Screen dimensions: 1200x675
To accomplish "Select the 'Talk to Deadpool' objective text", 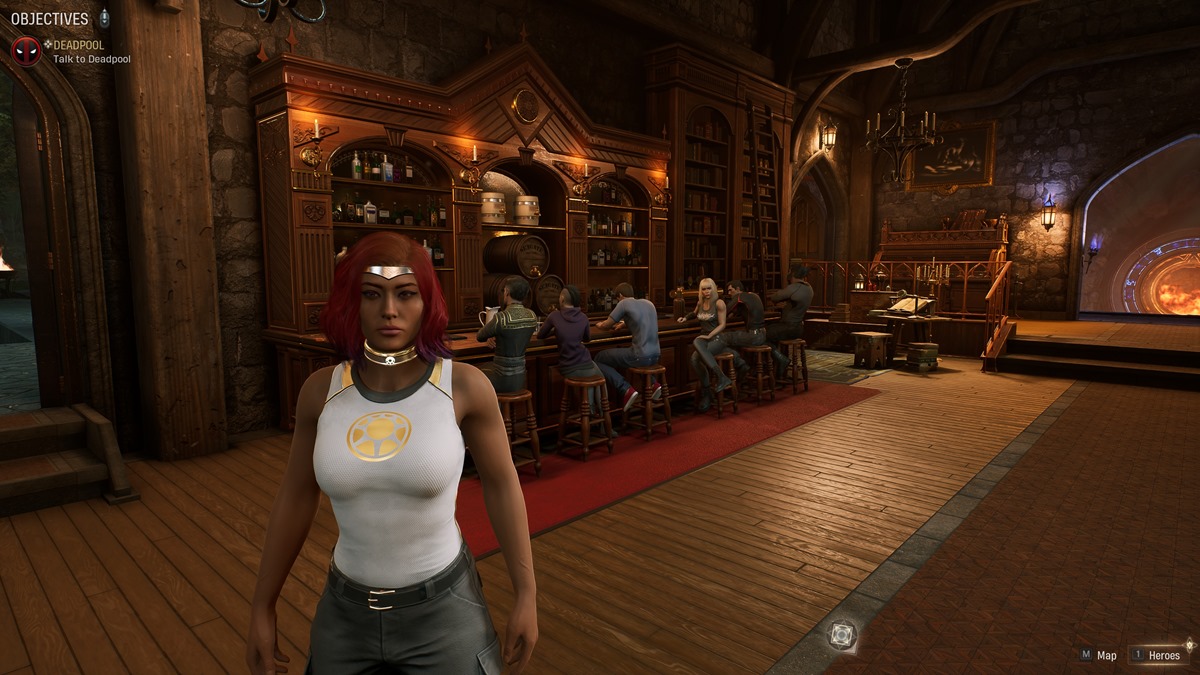I will 92,60.
